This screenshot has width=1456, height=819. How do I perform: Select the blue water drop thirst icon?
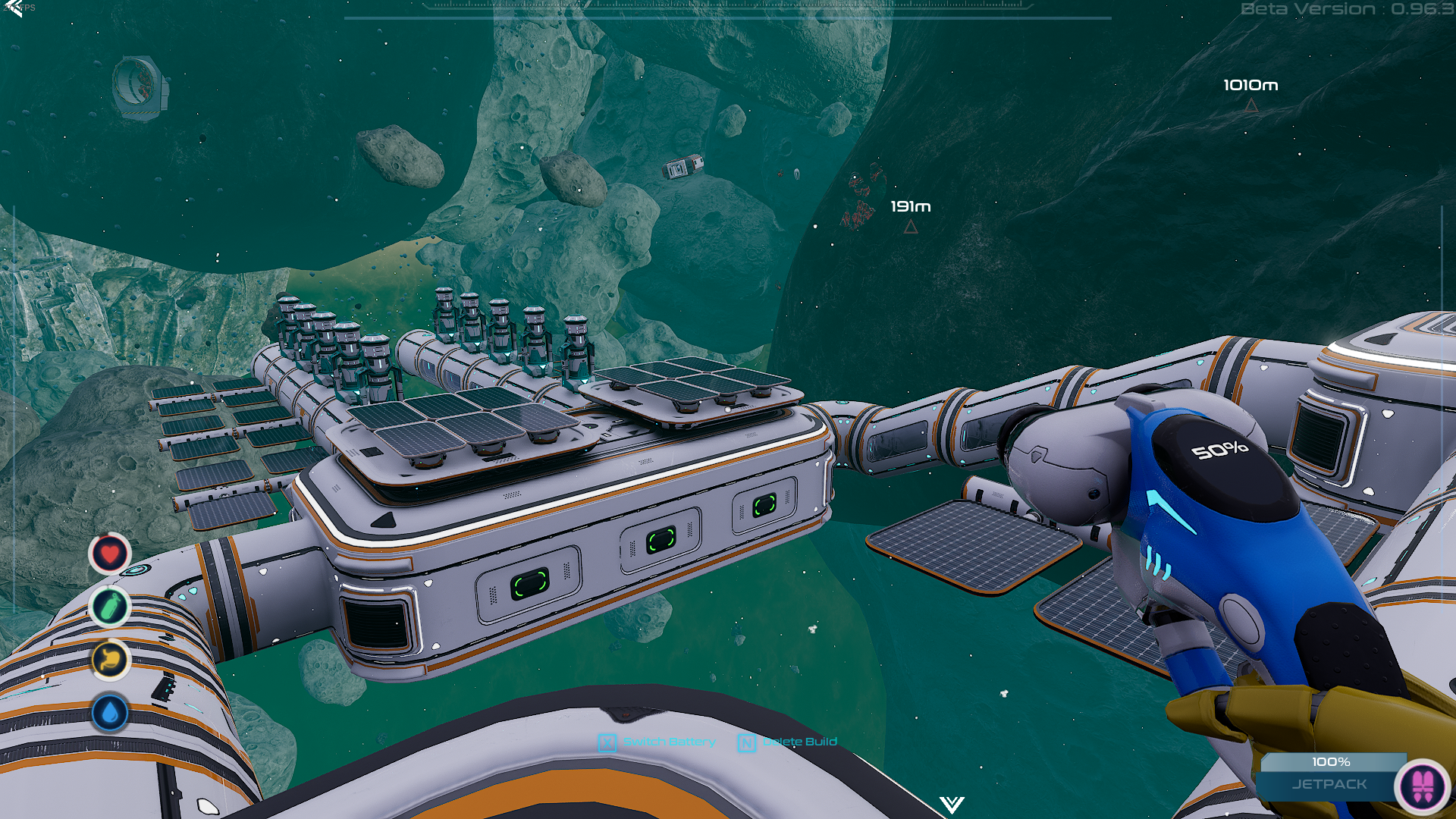click(x=110, y=713)
